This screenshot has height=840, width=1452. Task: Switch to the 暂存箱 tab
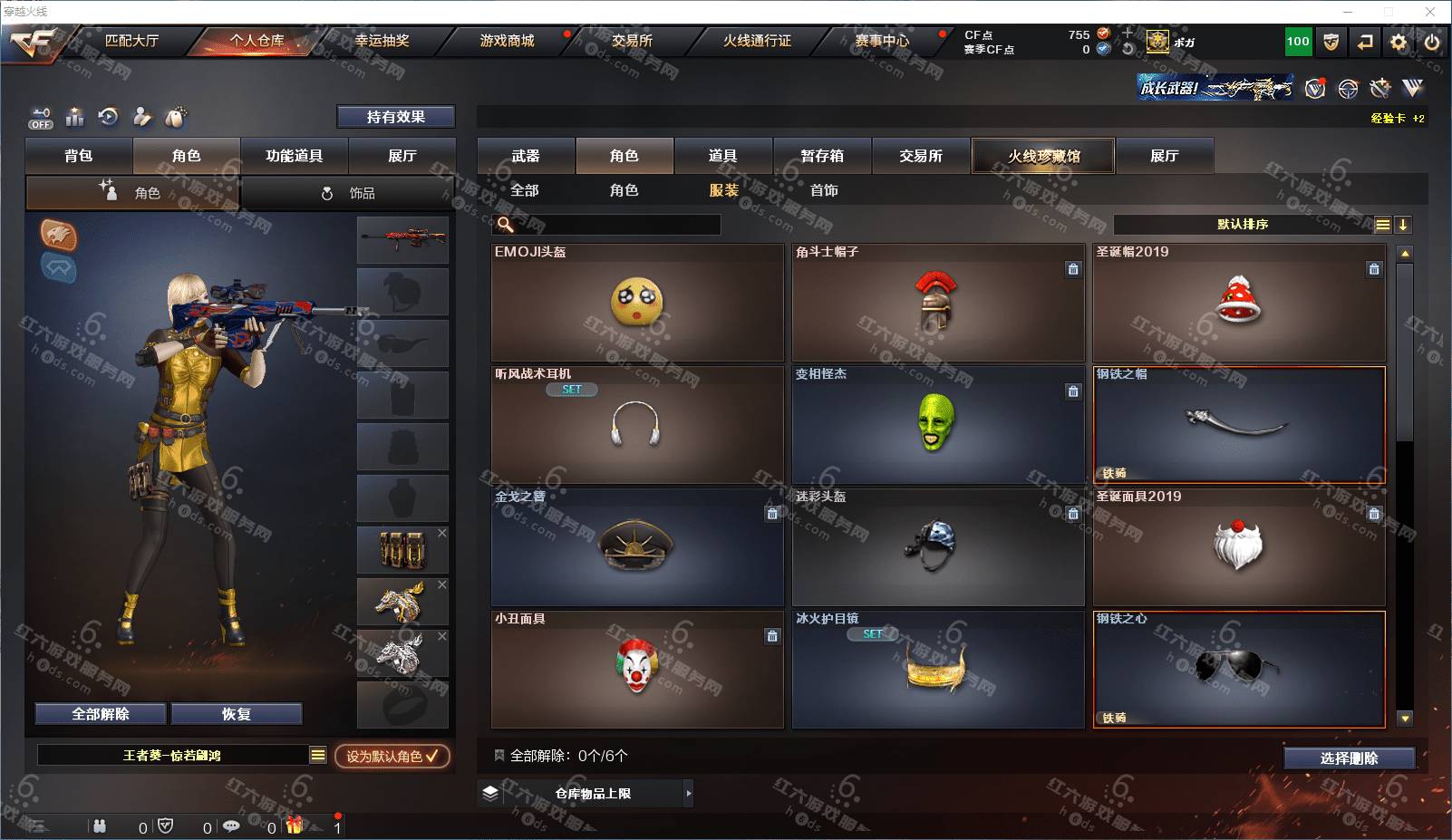point(822,156)
